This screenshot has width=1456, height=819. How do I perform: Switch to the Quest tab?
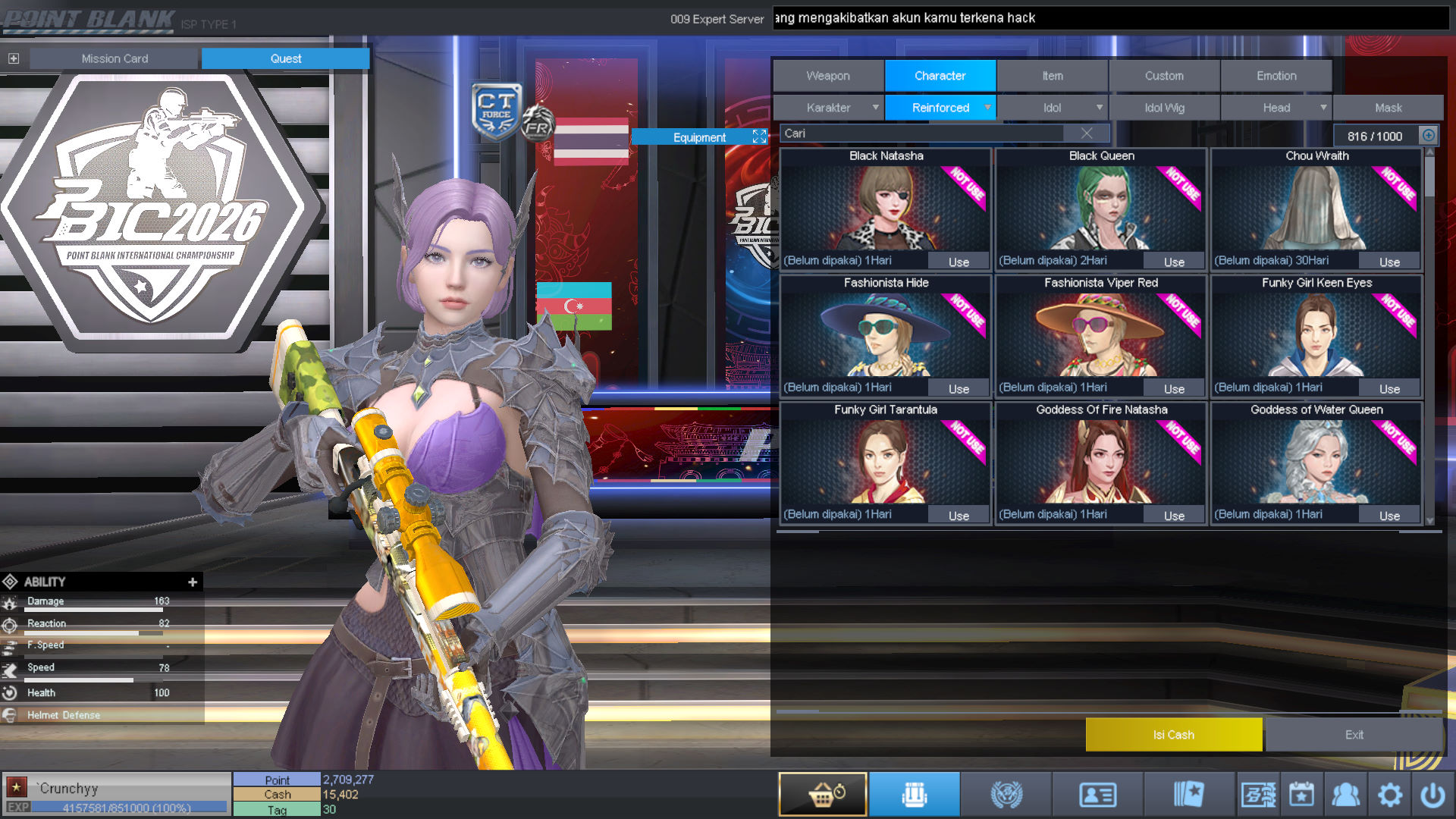tap(285, 58)
